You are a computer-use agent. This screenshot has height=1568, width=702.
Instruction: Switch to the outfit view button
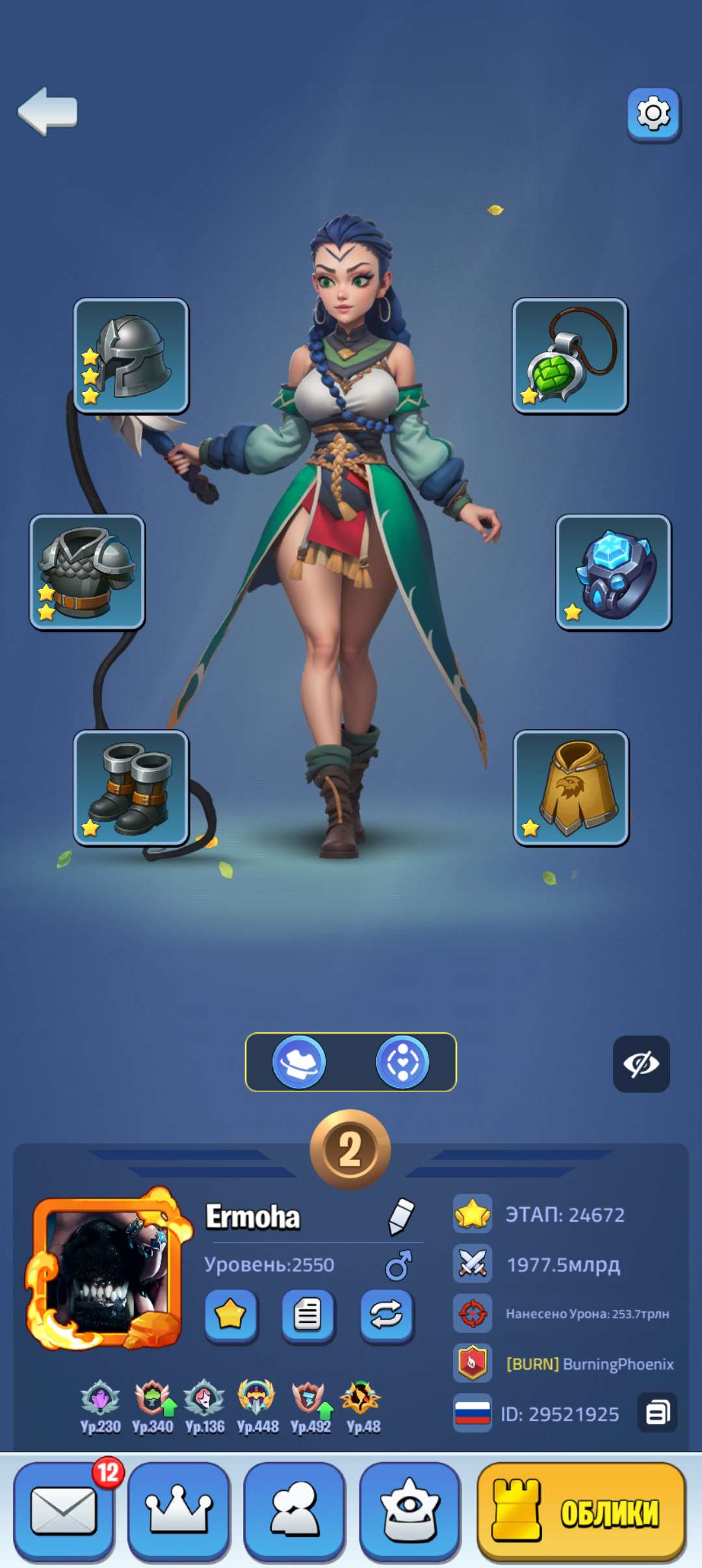(x=299, y=1062)
